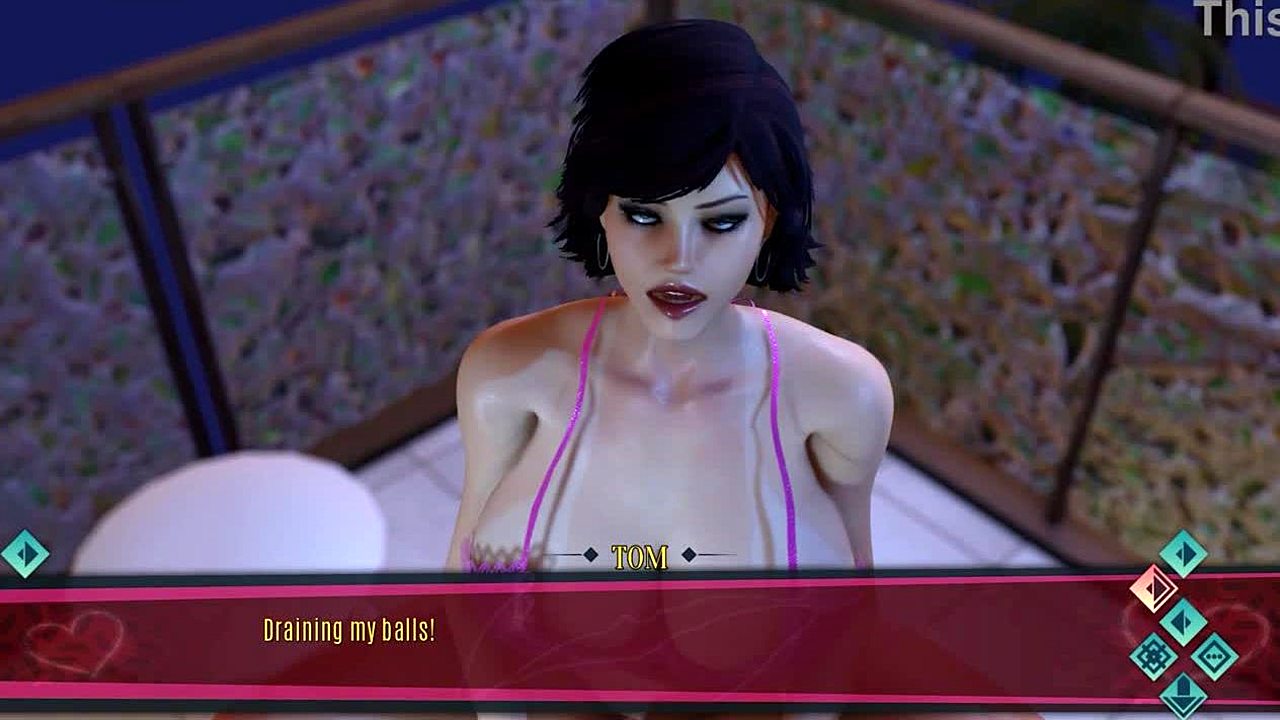The height and width of the screenshot is (720, 1280).
Task: Open the three-dots diamond menu icon
Action: pyautogui.click(x=1215, y=657)
